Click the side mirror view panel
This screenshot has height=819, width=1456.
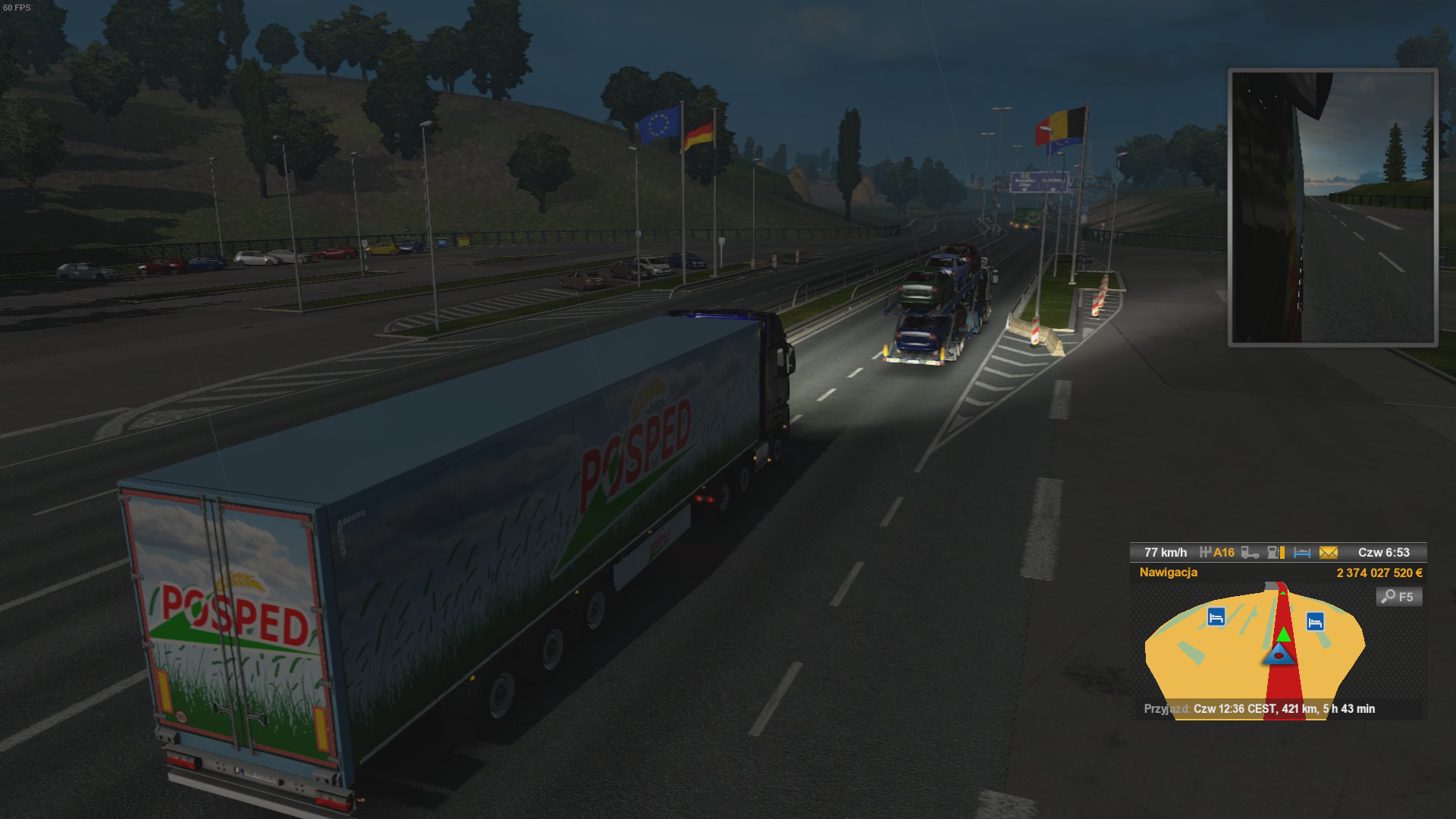(1332, 208)
